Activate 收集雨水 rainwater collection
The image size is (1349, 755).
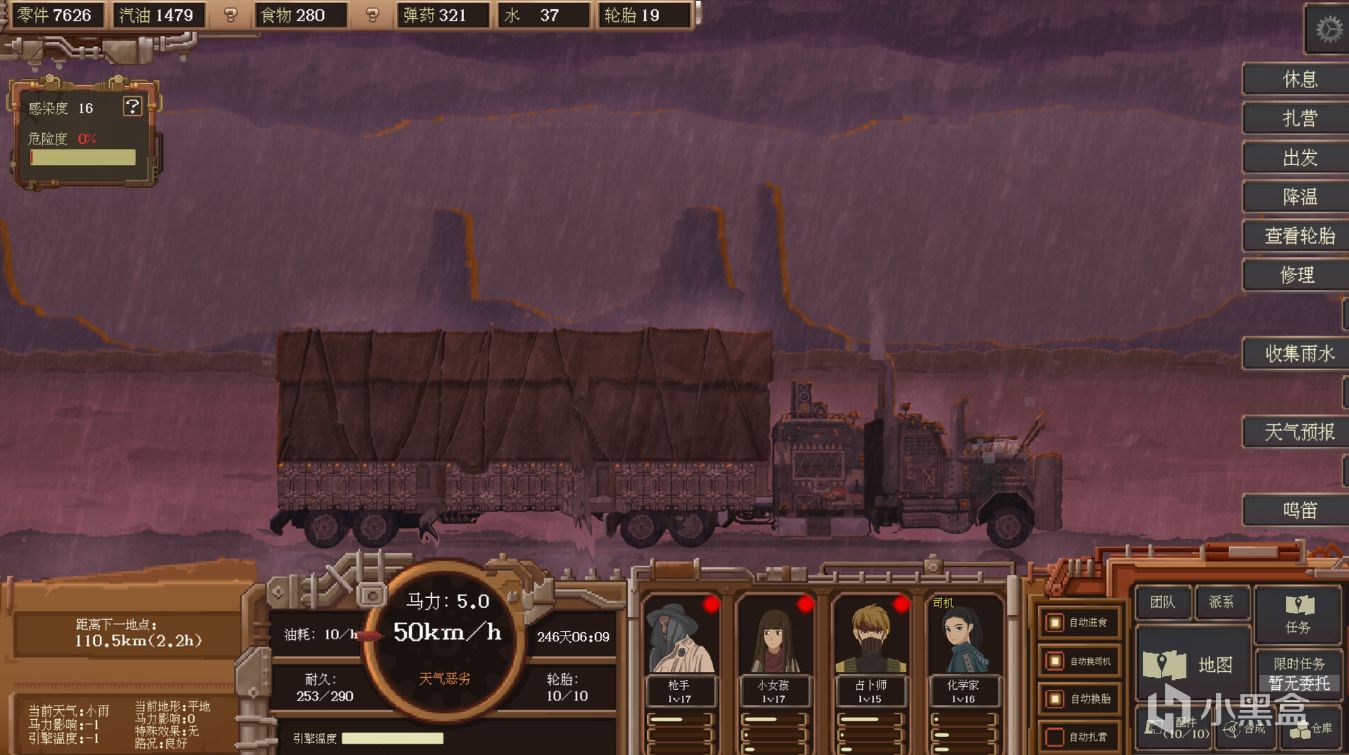coord(1299,353)
